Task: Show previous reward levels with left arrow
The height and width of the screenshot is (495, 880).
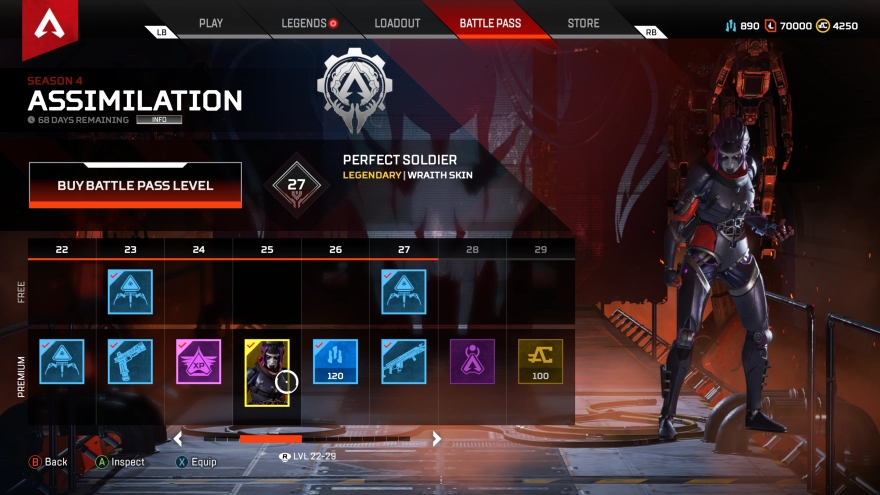Action: pyautogui.click(x=178, y=438)
